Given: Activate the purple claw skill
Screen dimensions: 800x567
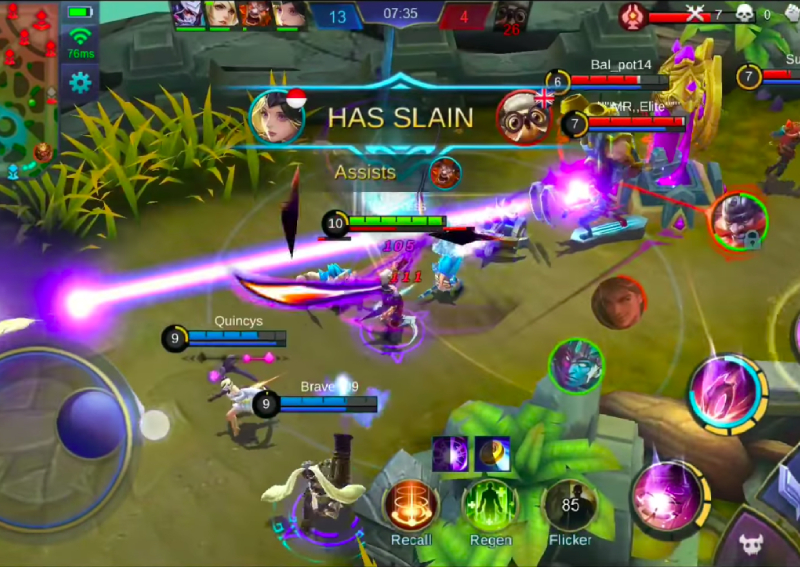Looking at the screenshot, I should [x=726, y=392].
